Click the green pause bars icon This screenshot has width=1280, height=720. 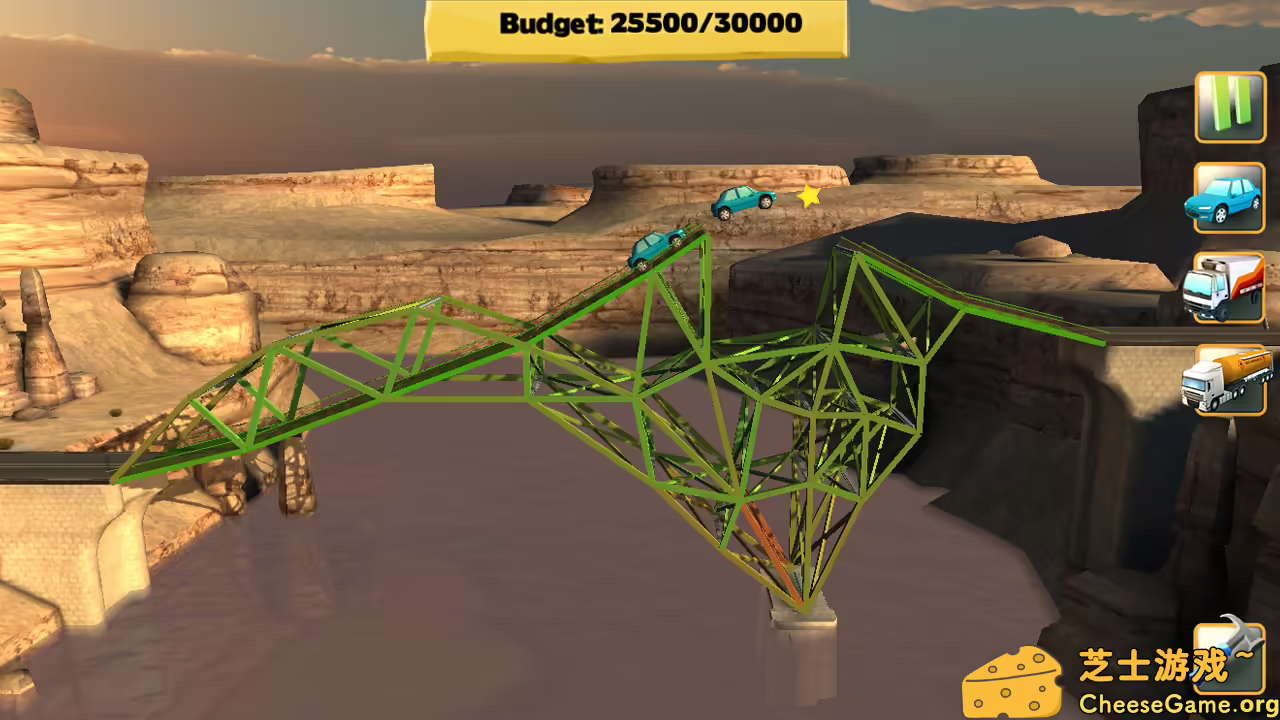pyautogui.click(x=1228, y=107)
